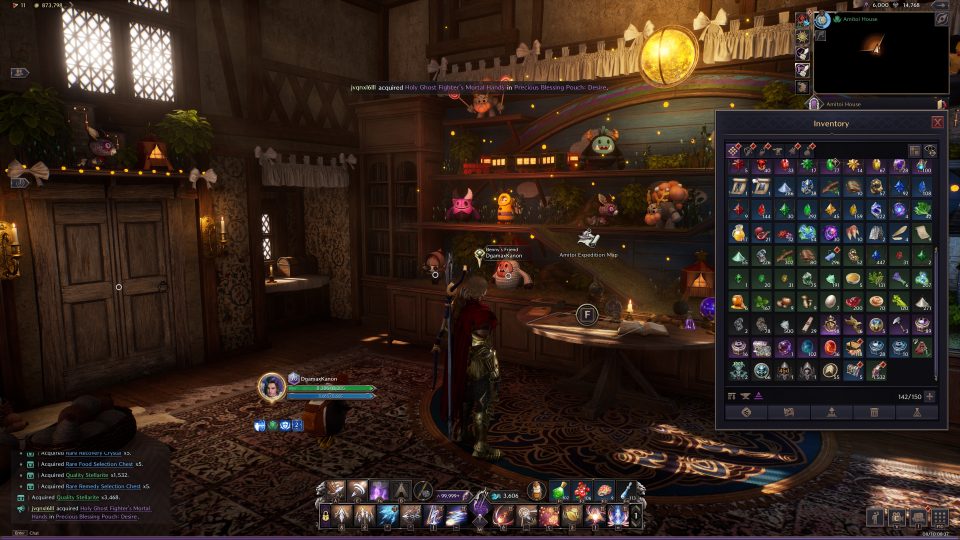The height and width of the screenshot is (540, 960).
Task: Select the white egg item in Inventory
Action: point(830,301)
